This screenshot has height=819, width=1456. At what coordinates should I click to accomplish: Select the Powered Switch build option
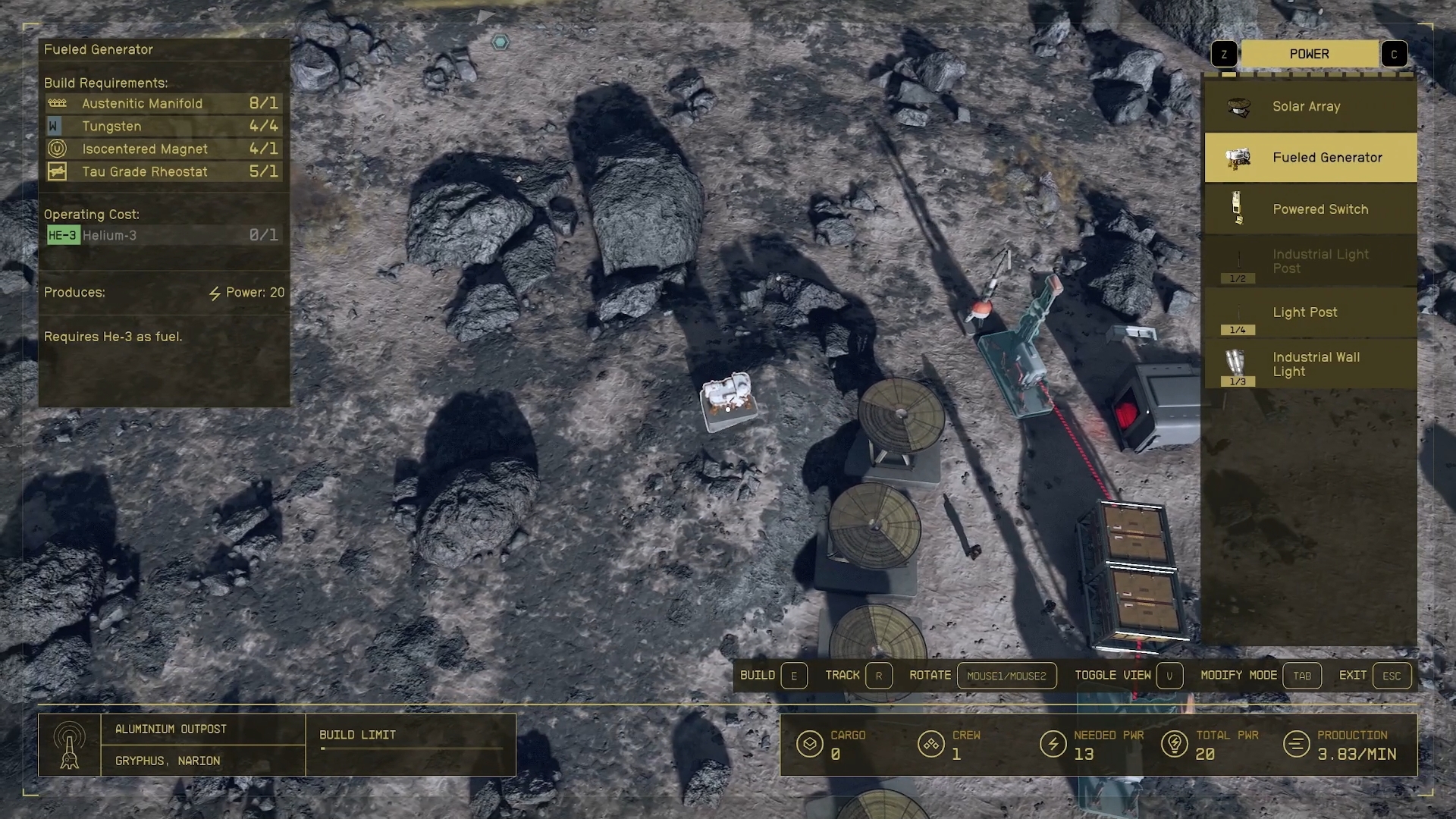point(1310,209)
